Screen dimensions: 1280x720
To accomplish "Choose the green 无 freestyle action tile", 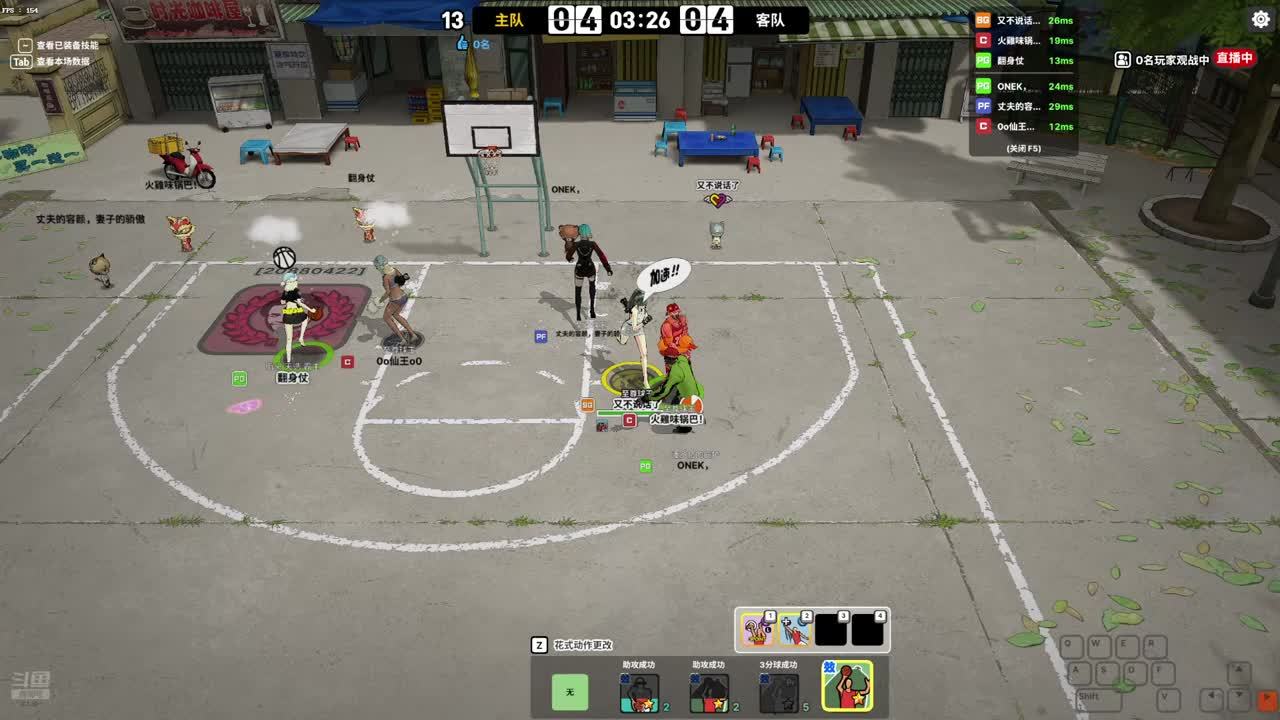I will 570,691.
